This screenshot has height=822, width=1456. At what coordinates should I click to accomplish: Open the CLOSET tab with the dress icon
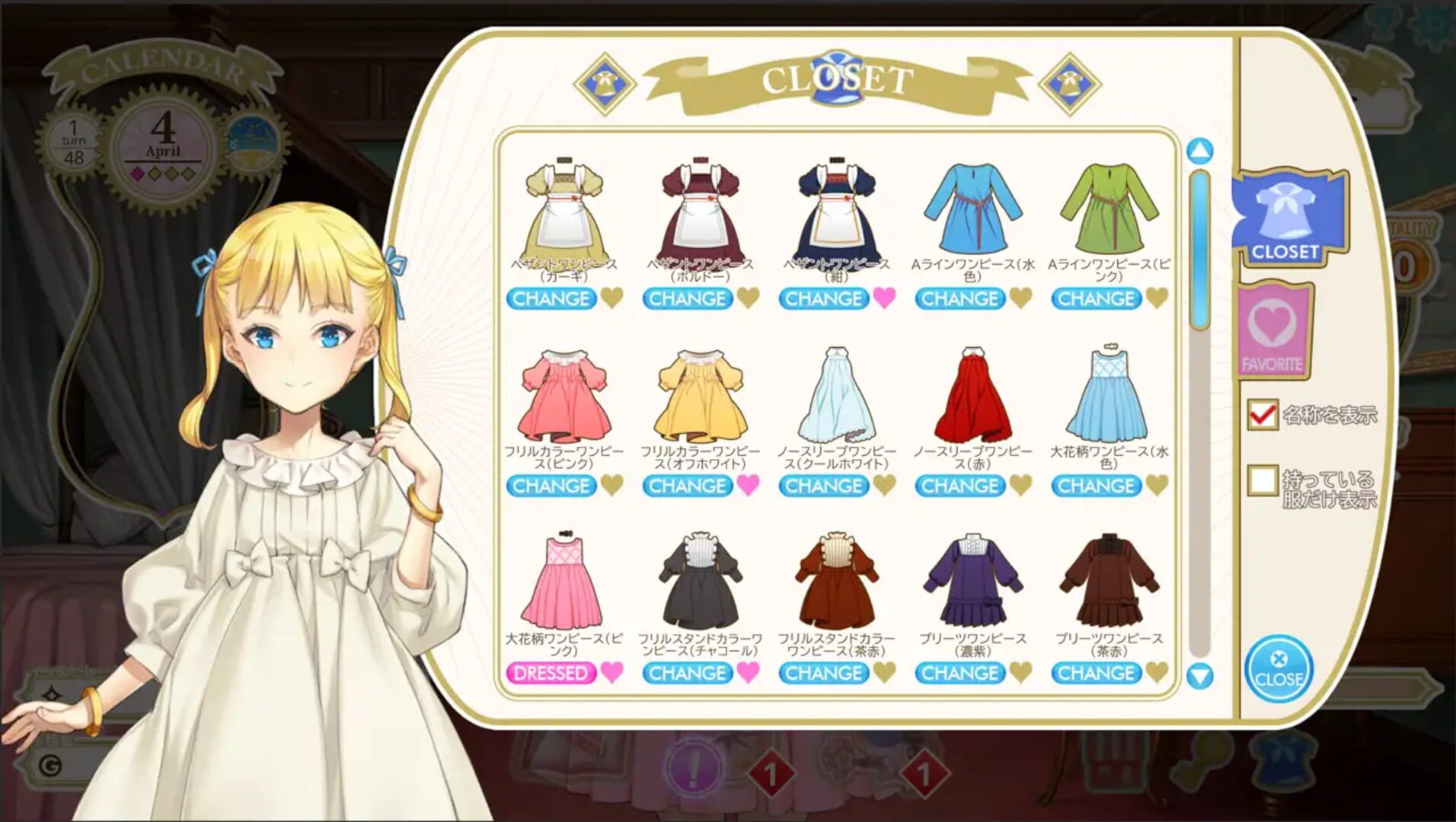[x=1287, y=222]
